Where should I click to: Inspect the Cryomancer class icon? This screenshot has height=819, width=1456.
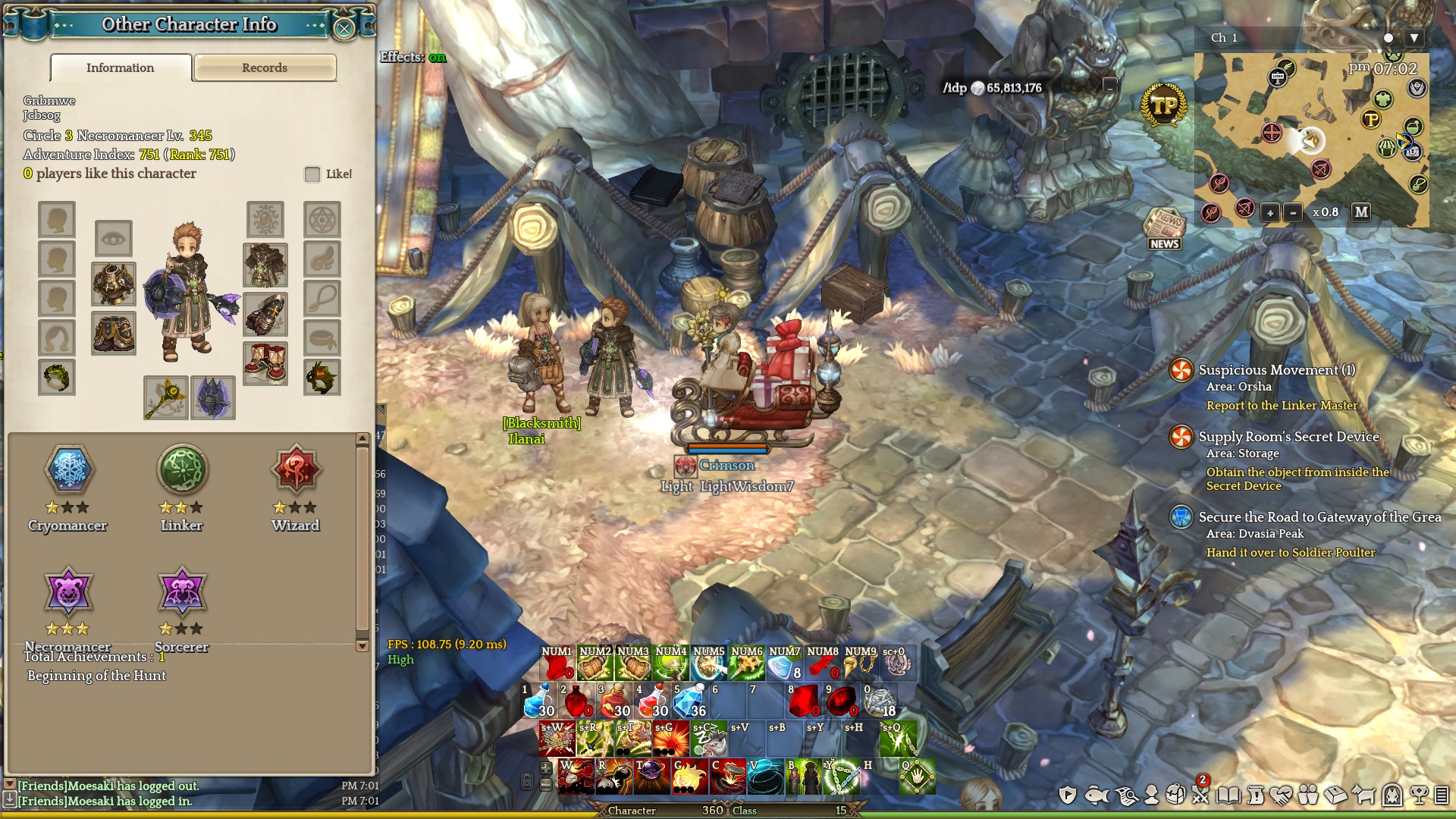click(68, 469)
